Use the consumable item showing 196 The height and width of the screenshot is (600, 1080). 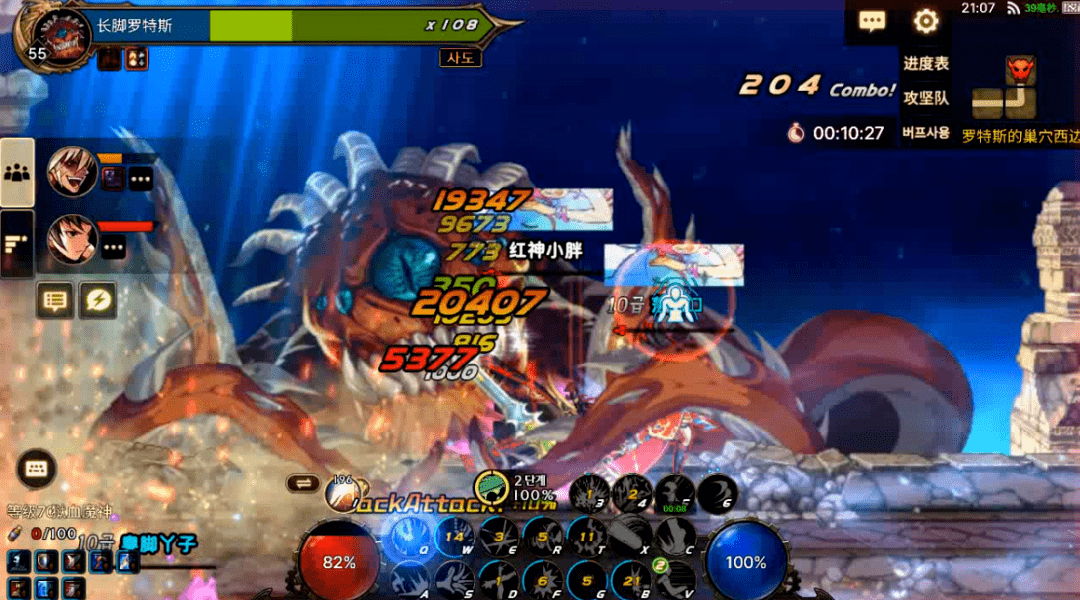[341, 491]
